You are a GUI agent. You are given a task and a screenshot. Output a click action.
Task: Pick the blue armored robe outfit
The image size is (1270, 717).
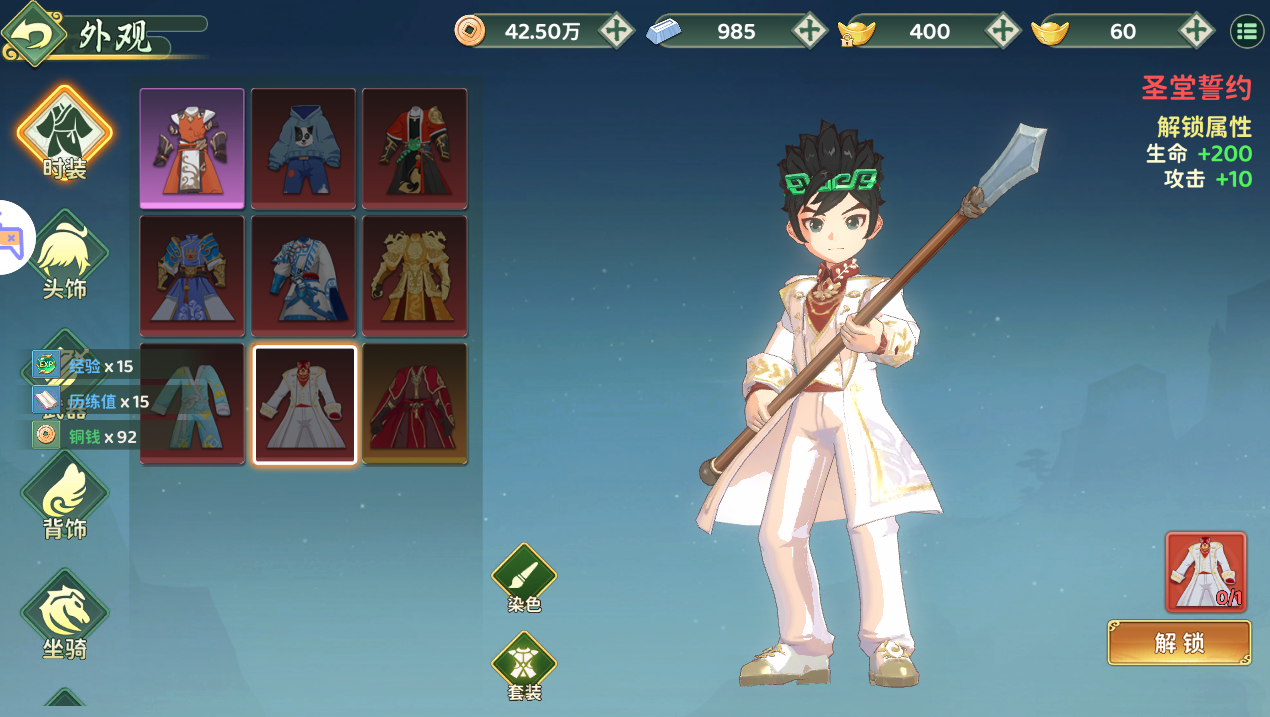(192, 275)
